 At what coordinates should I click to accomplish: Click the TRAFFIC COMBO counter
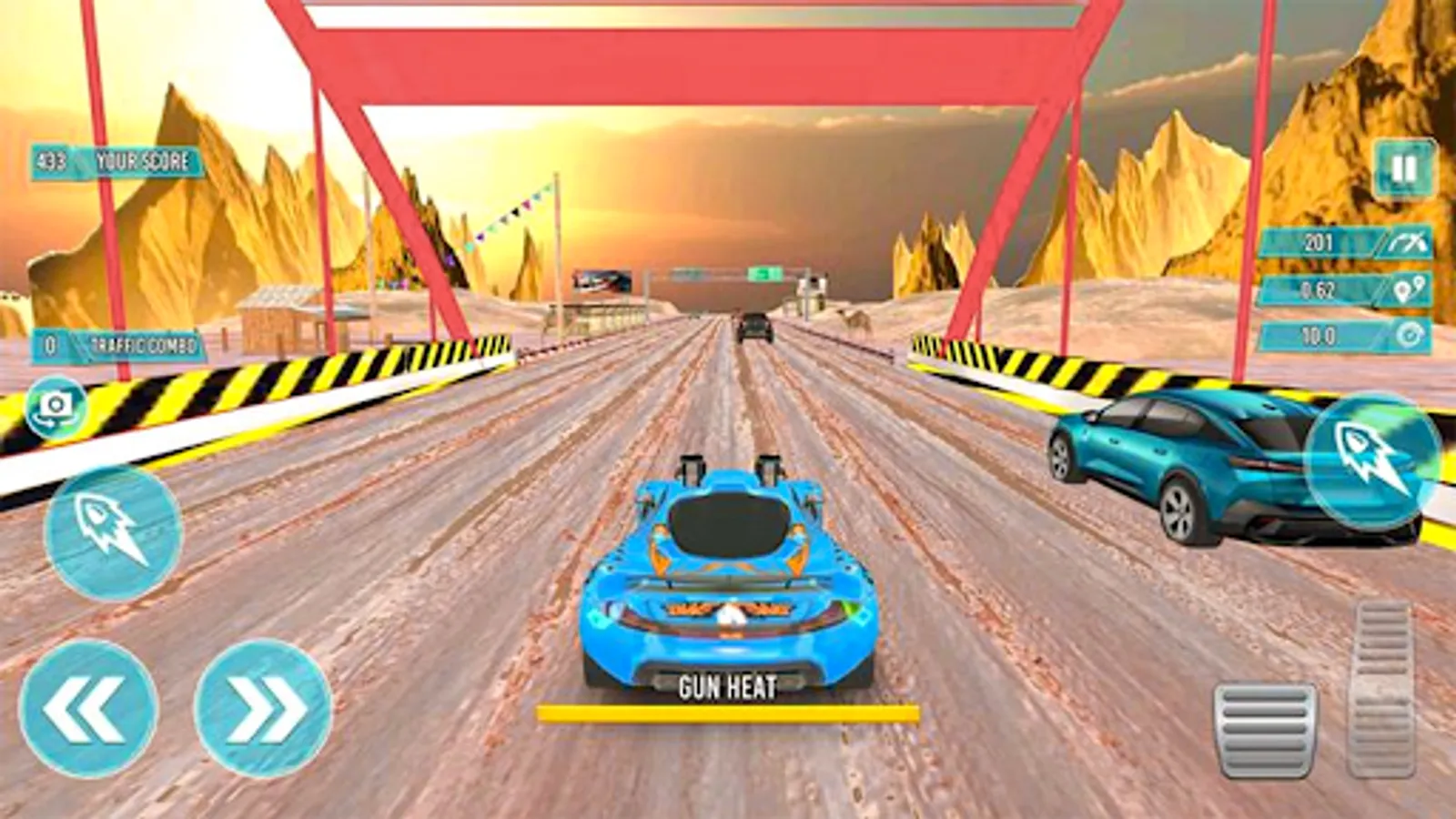point(114,343)
